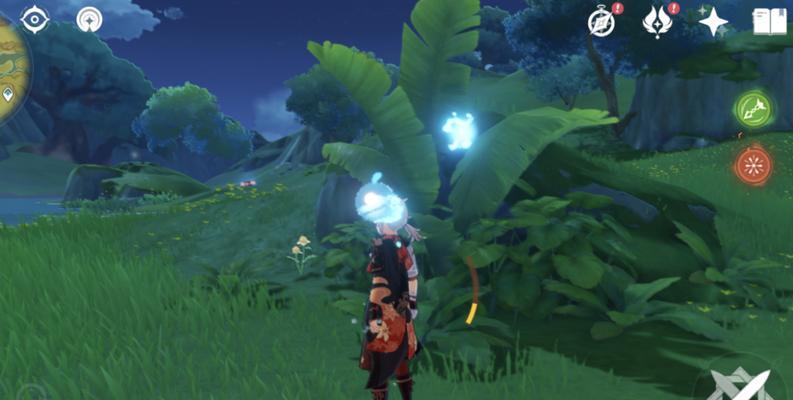Activate the elemental sight eye icon

(34, 19)
